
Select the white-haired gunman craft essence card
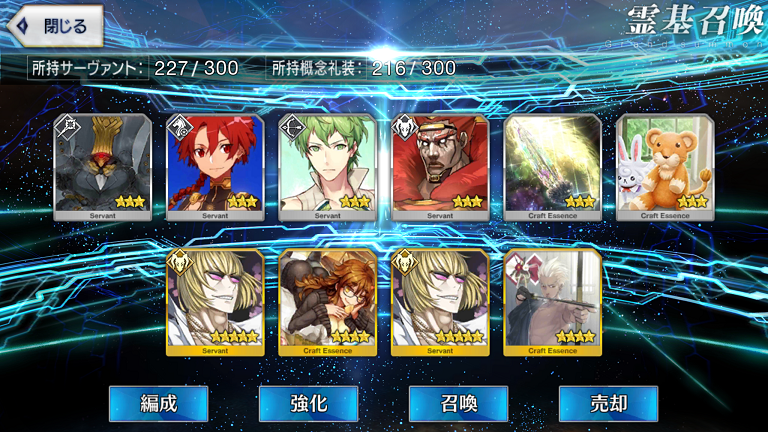click(553, 302)
